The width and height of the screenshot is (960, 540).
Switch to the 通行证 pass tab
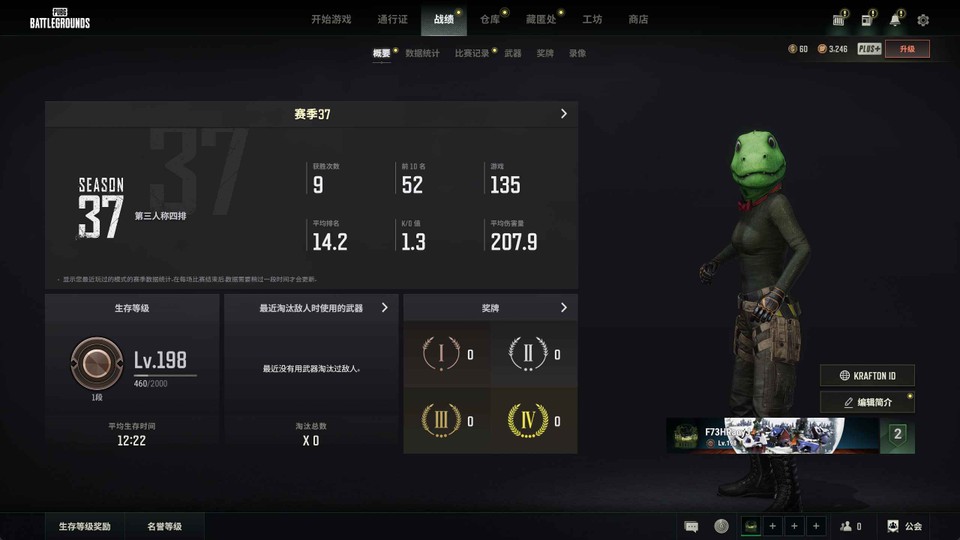click(392, 19)
